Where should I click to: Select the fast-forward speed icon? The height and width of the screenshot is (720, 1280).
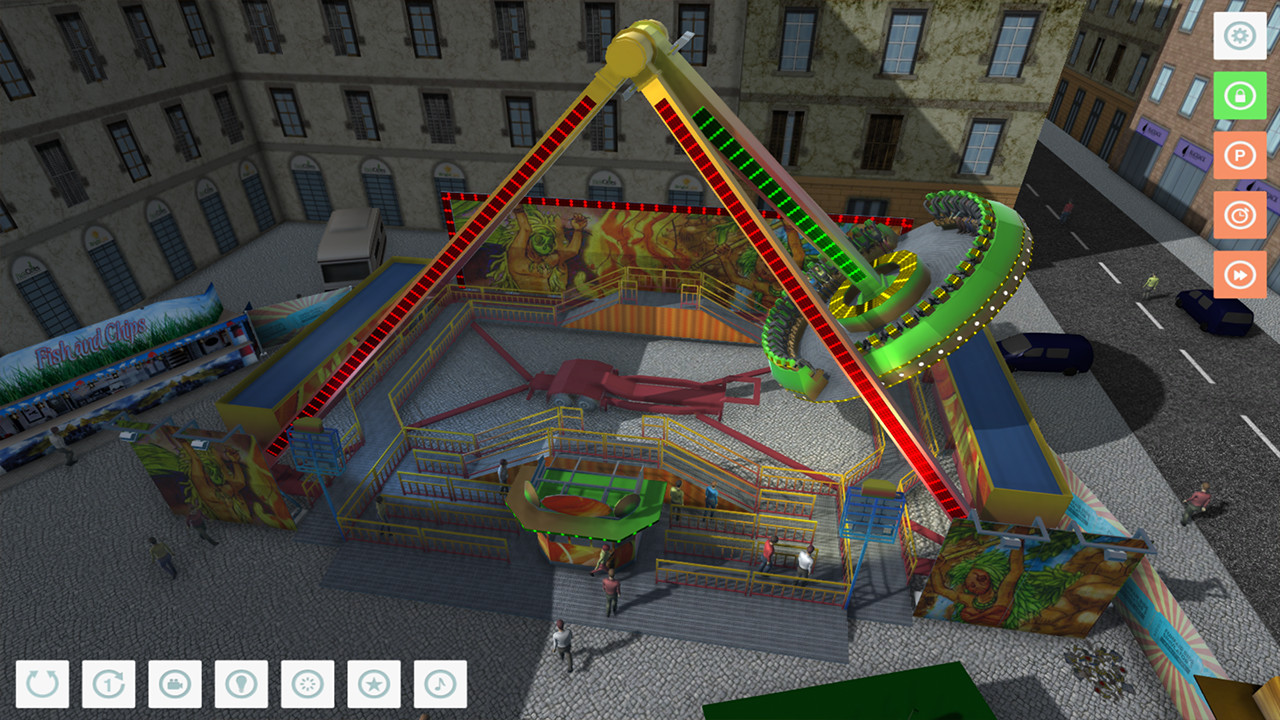1240,272
